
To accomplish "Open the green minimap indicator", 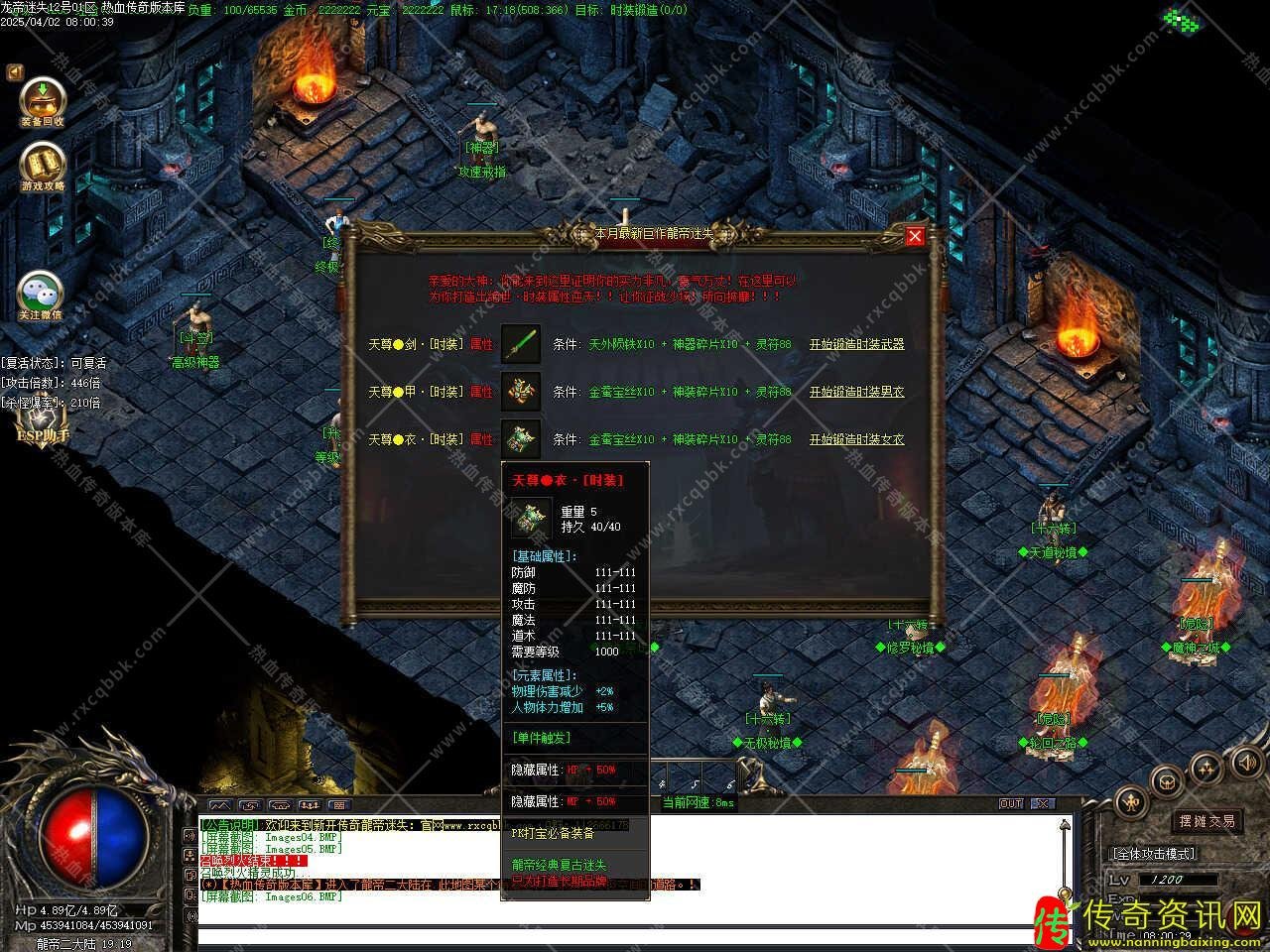I will pyautogui.click(x=1183, y=20).
